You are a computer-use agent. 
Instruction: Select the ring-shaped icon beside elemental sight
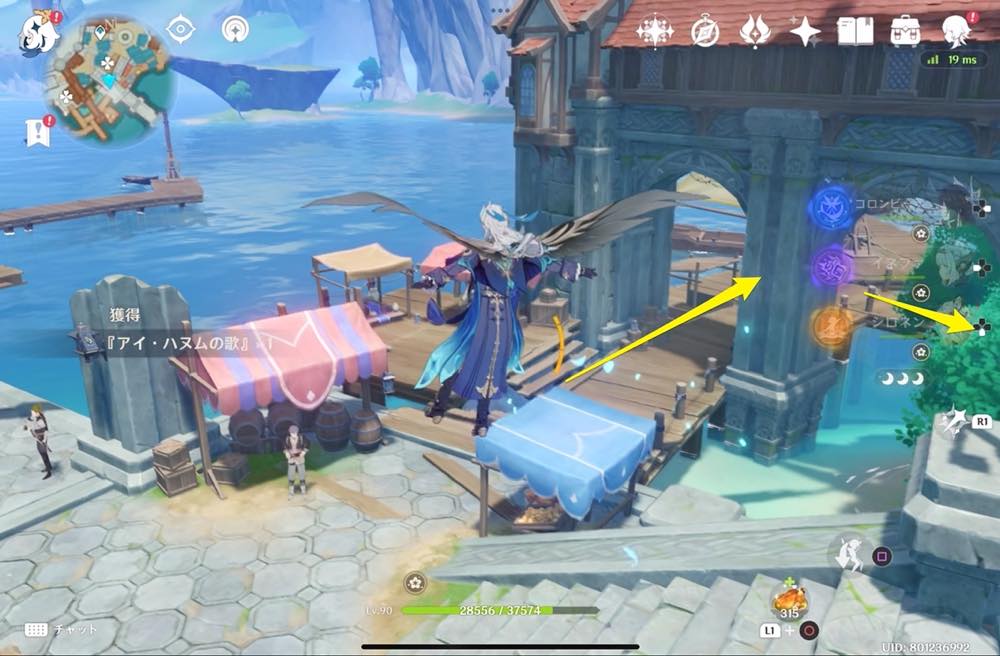237,30
